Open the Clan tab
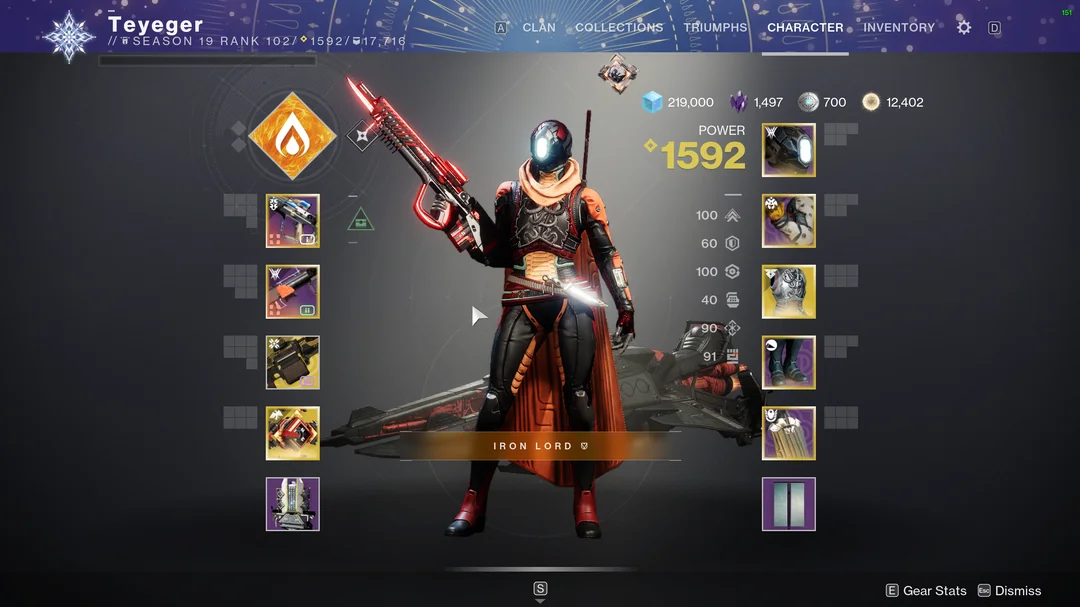The image size is (1080, 607). 539,28
